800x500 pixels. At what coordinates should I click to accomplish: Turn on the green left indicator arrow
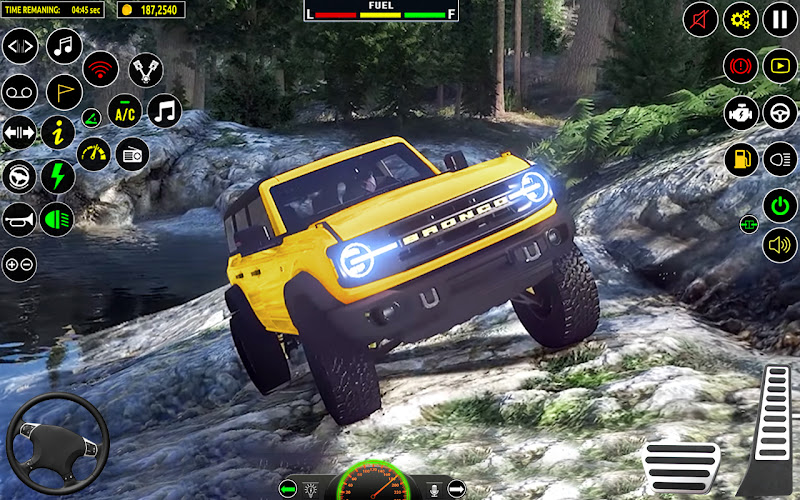[289, 488]
